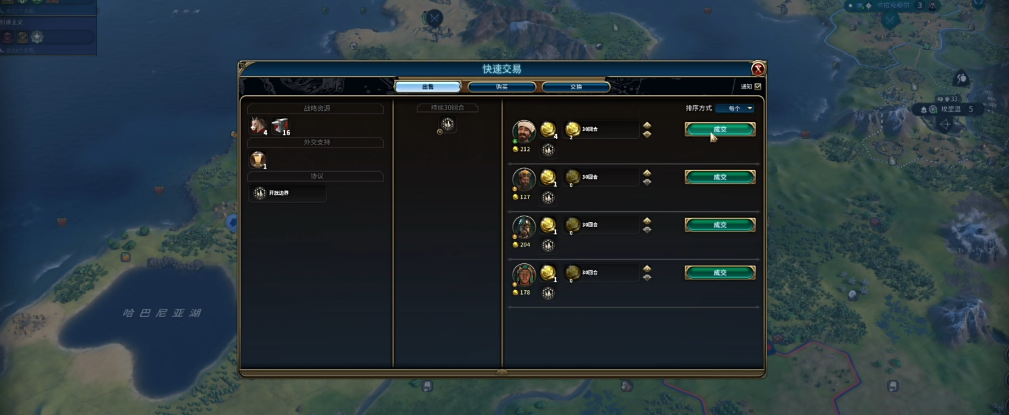Click the portrait of the 212-gold leader
The width and height of the screenshot is (1009, 415).
click(524, 132)
